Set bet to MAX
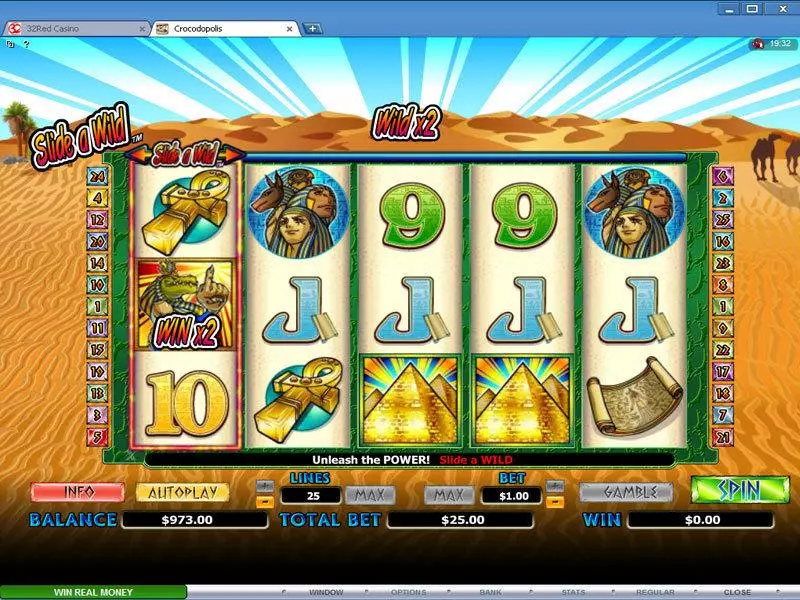 coord(449,495)
